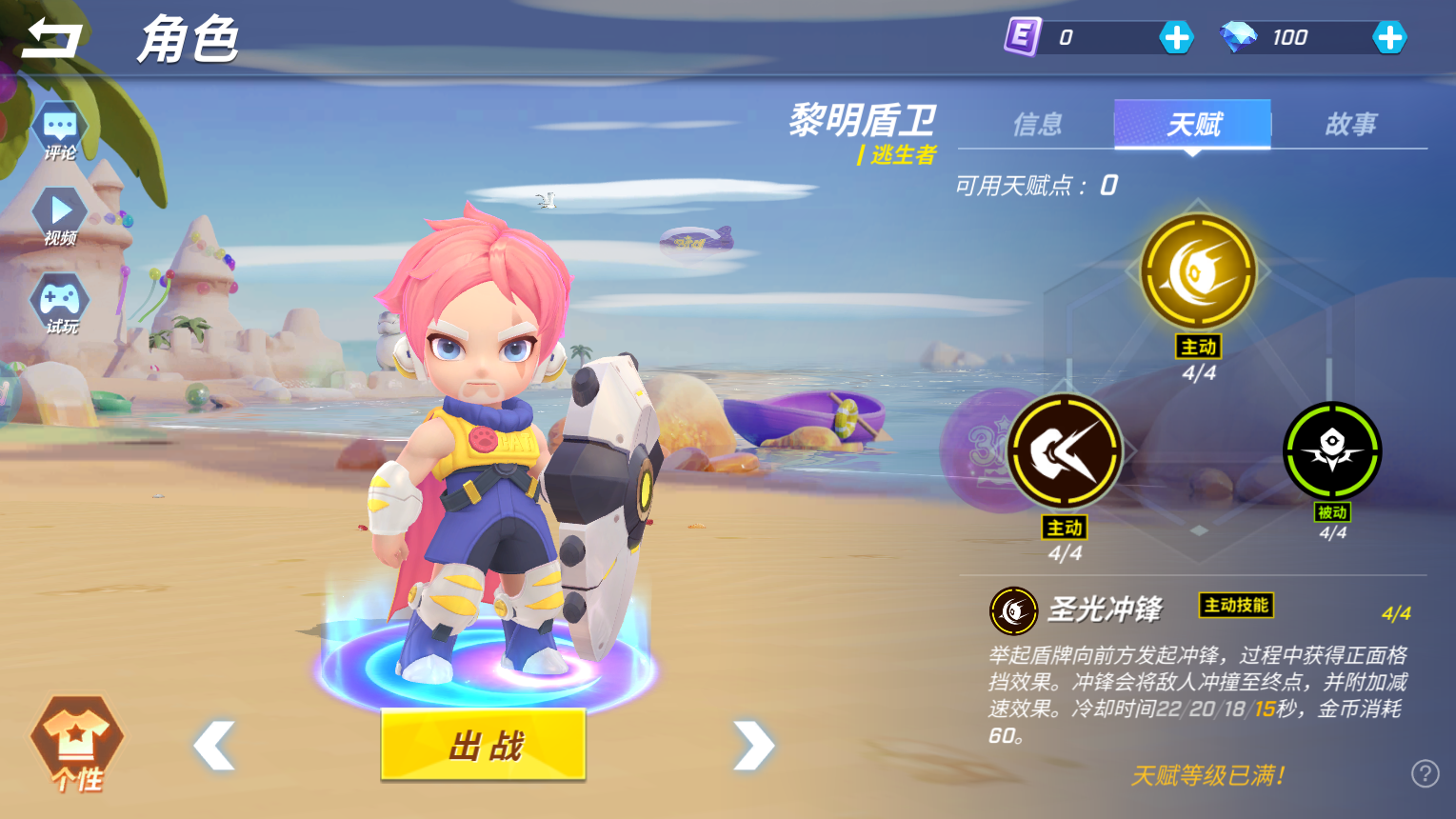Show the previous character with left arrow
This screenshot has height=819, width=1456.
(214, 745)
